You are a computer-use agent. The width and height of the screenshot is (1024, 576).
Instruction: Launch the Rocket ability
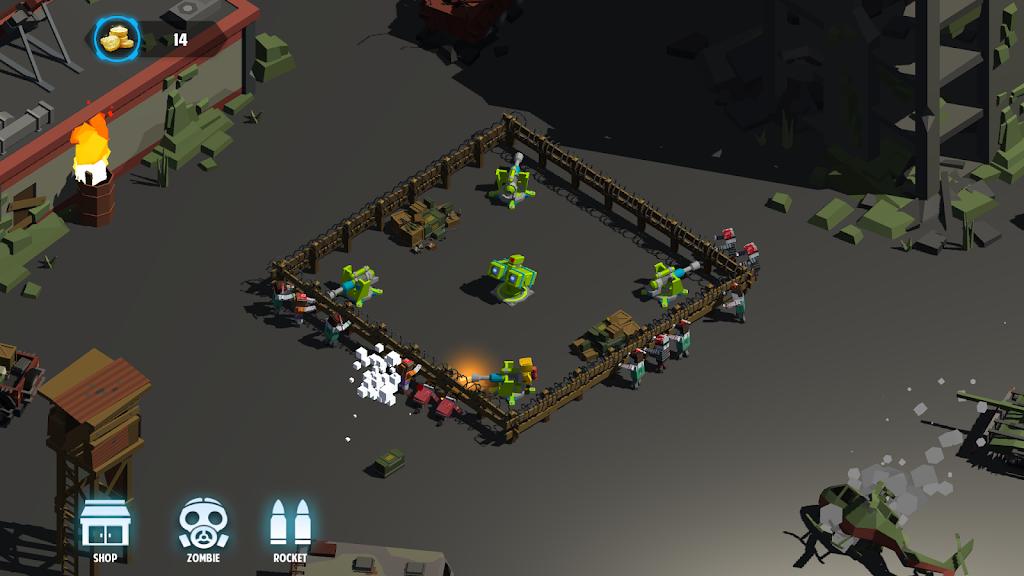(290, 526)
